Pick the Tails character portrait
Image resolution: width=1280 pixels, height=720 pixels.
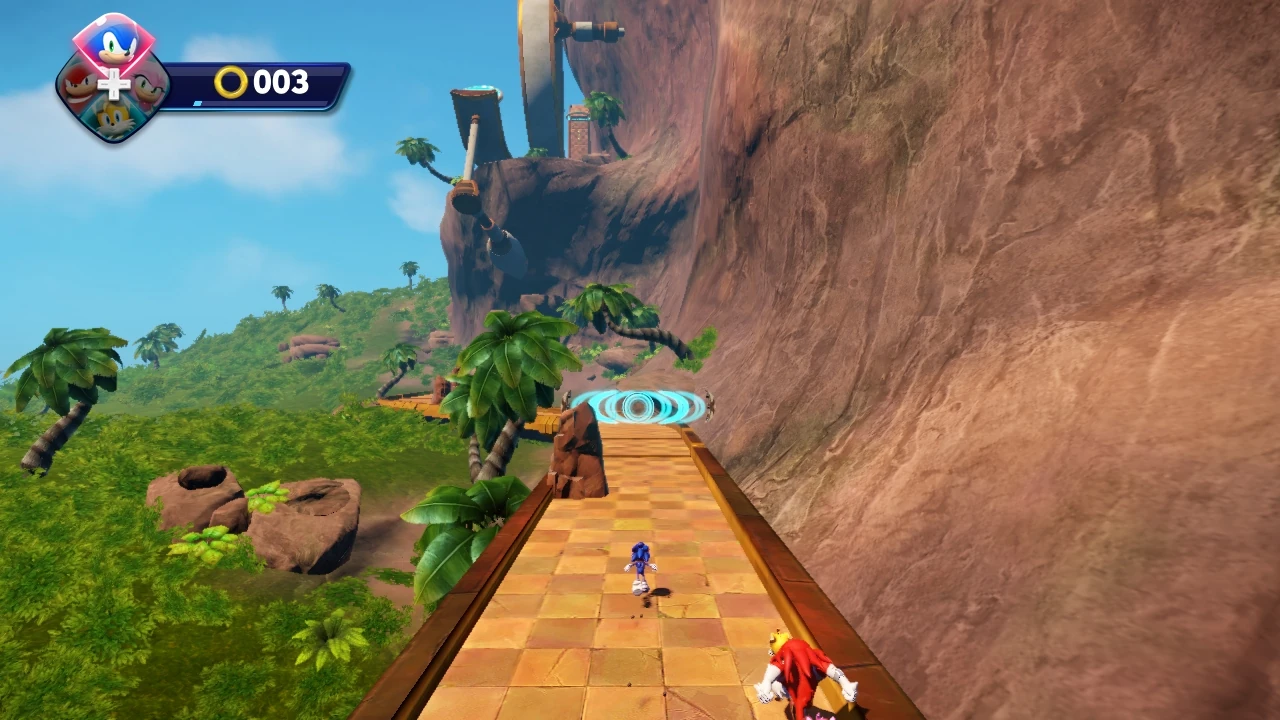113,118
